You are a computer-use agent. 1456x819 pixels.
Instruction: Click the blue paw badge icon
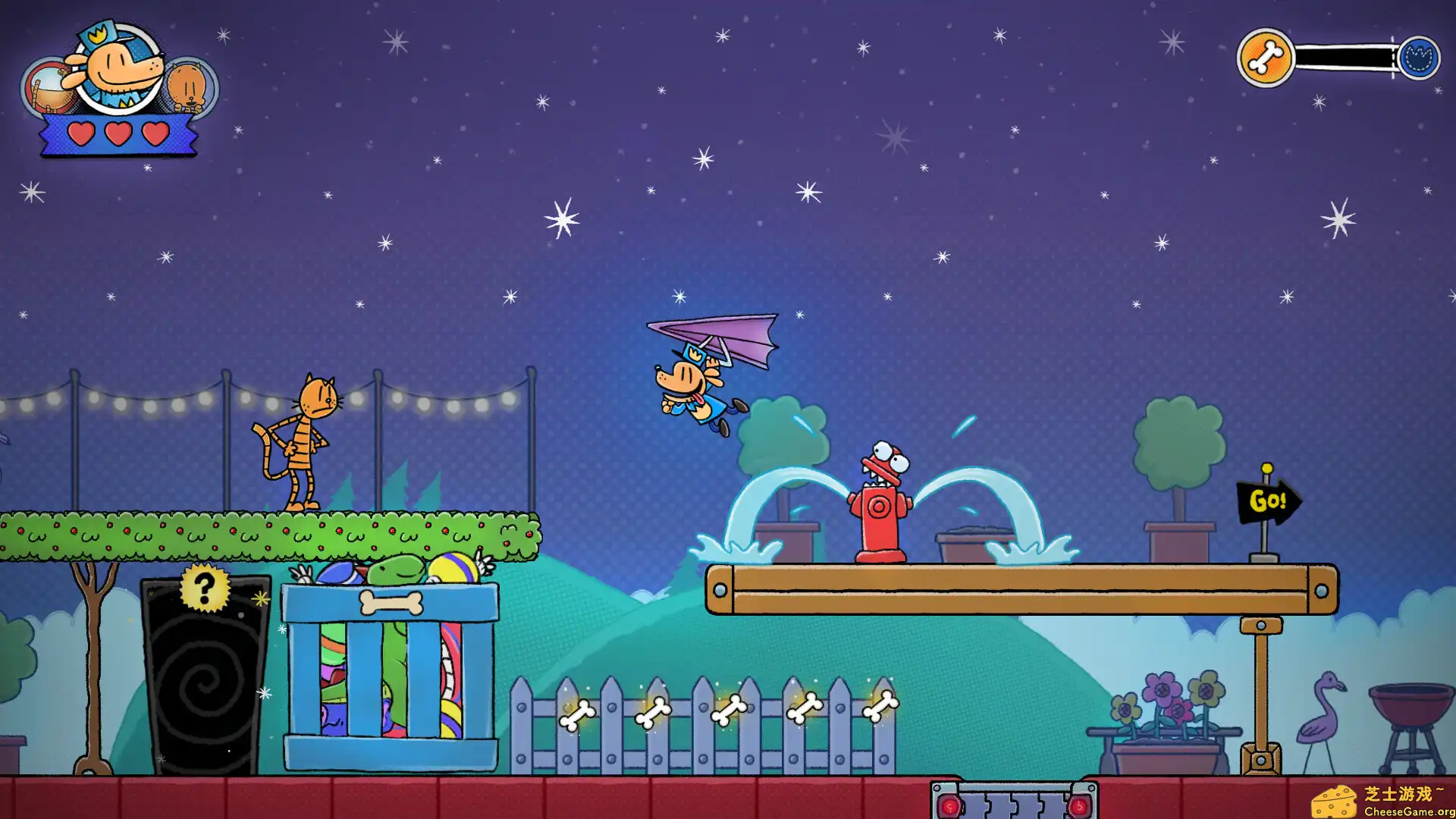(x=1419, y=58)
